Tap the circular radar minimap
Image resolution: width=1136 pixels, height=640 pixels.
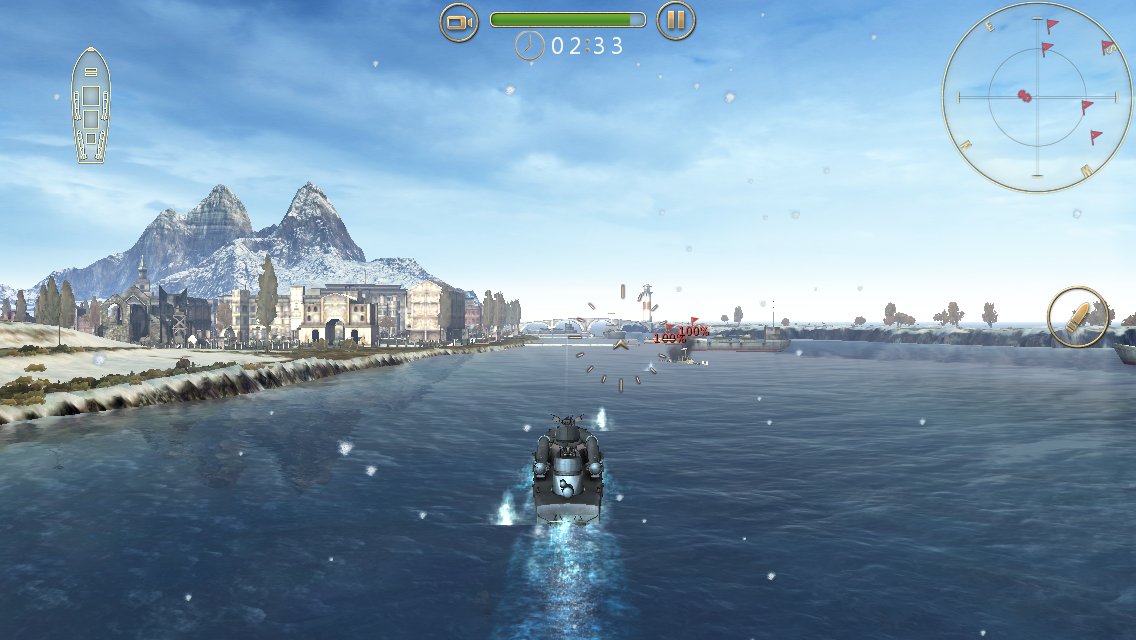[x=1035, y=97]
